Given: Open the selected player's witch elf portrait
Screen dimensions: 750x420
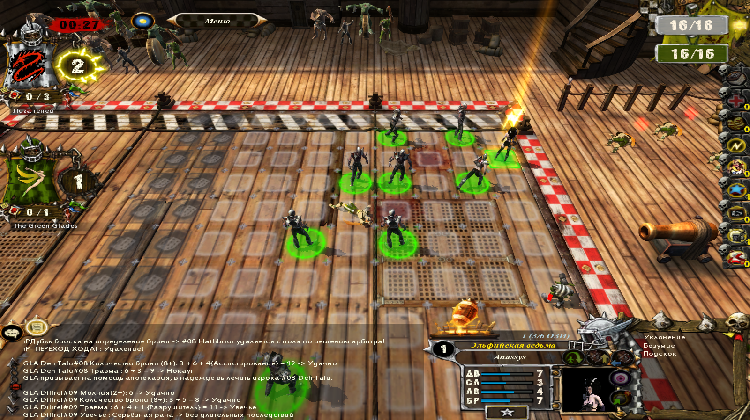Looking at the screenshot, I should pos(586,388).
